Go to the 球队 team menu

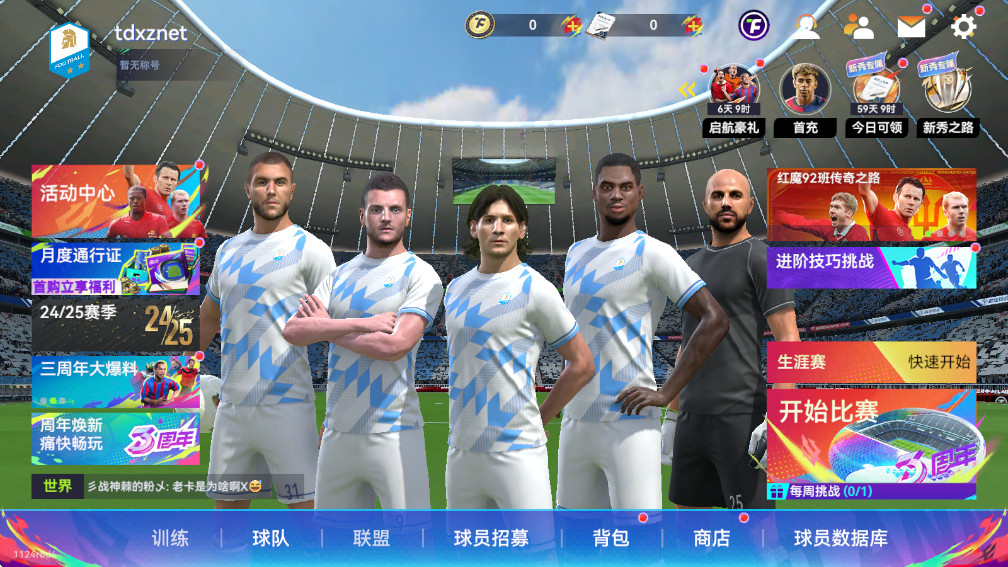coord(270,538)
